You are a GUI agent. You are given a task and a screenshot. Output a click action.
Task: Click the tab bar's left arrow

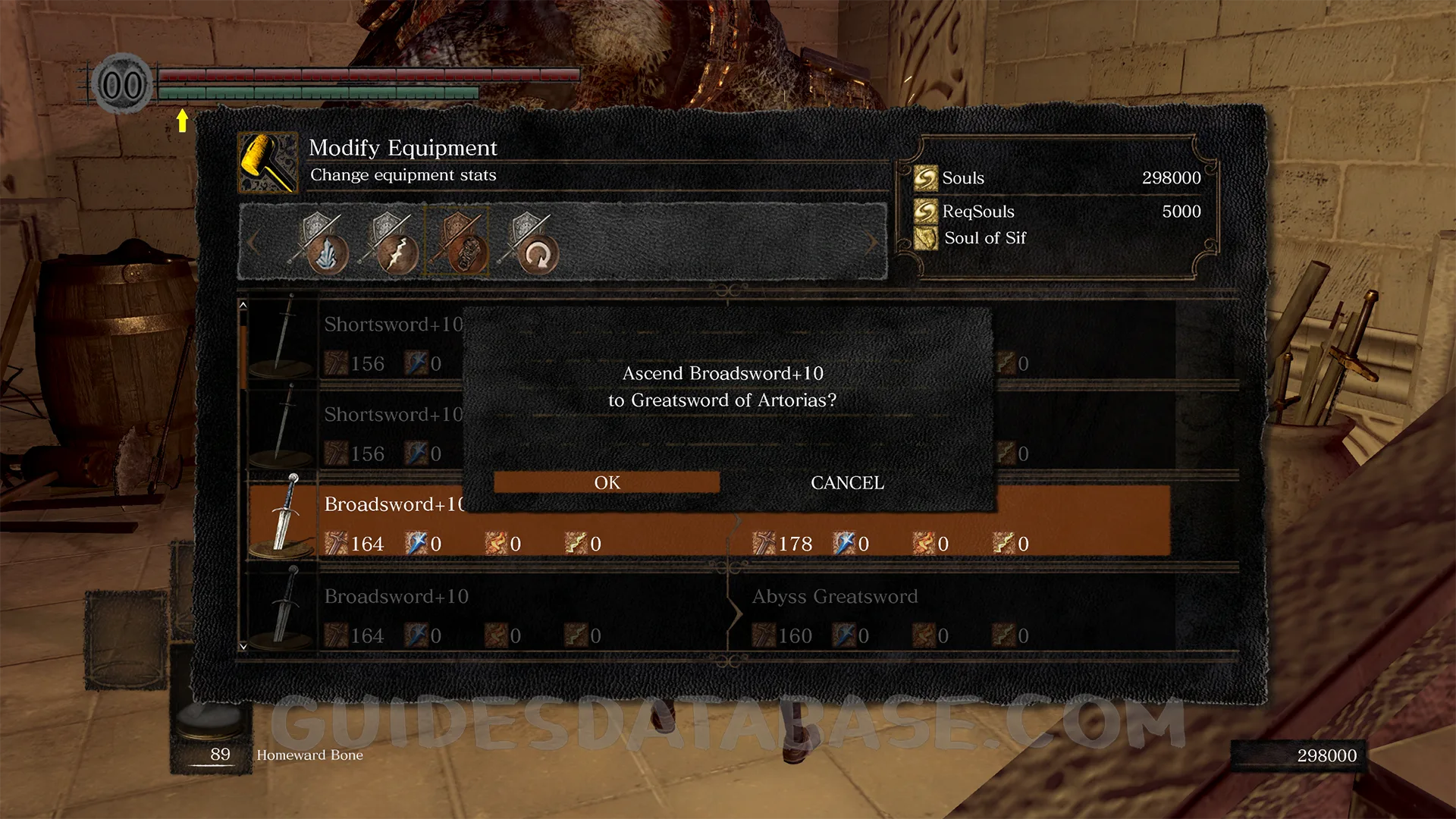[x=253, y=243]
